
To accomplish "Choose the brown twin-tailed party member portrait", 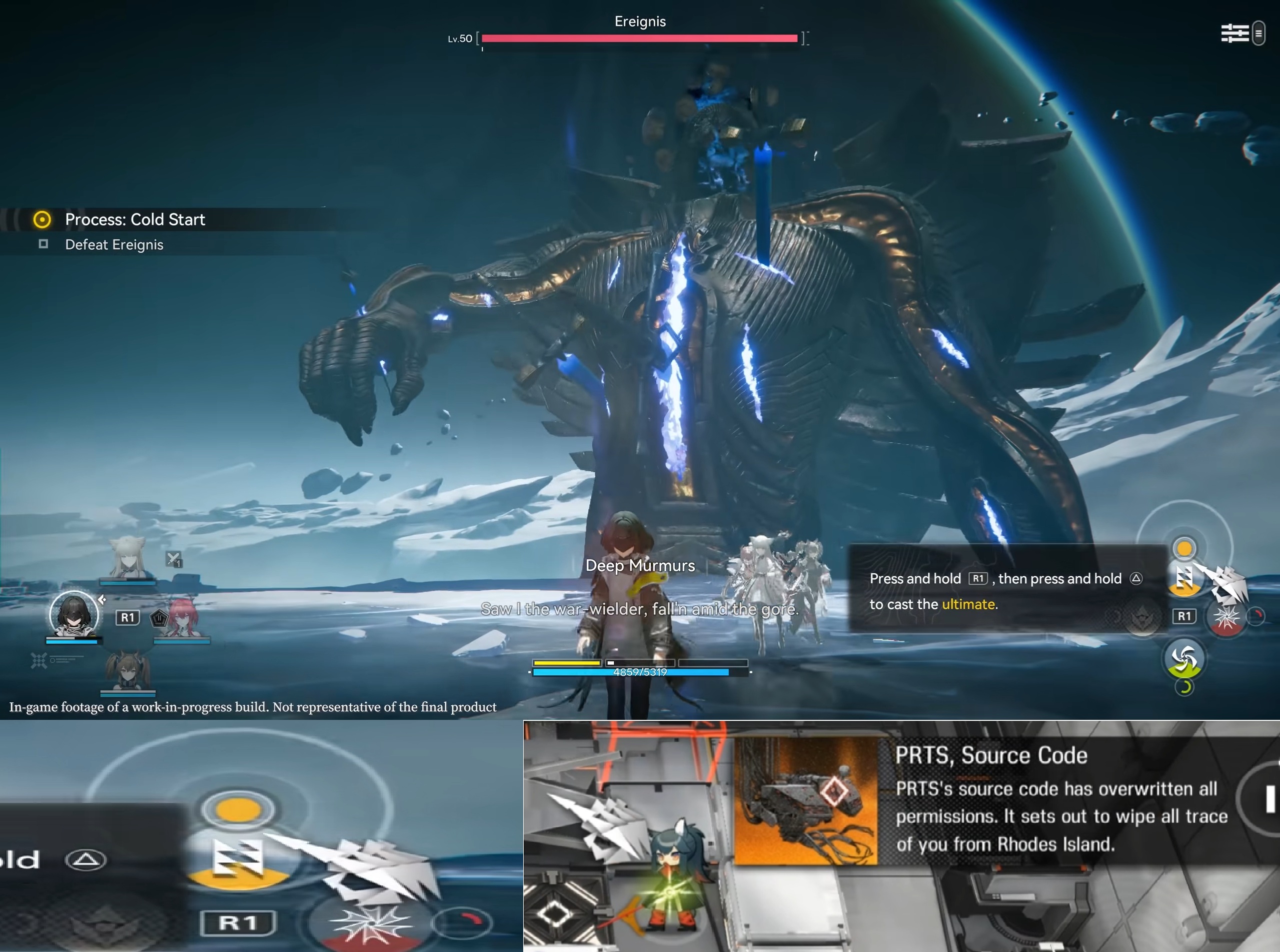I will coord(128,671).
